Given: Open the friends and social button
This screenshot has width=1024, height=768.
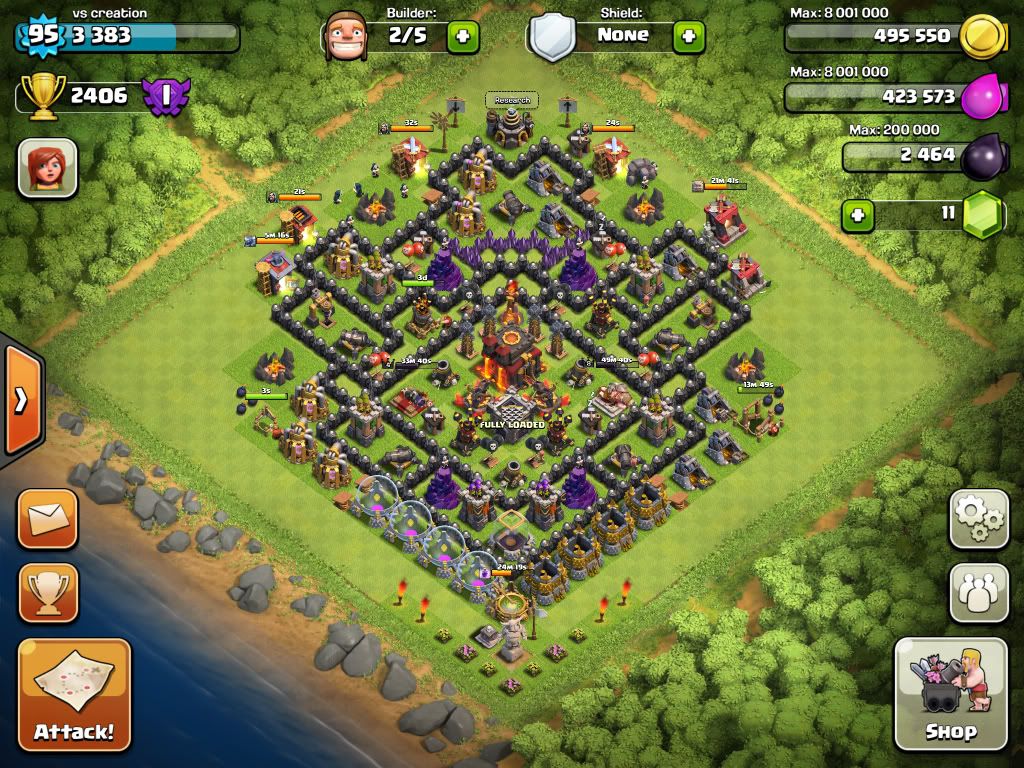Looking at the screenshot, I should [979, 593].
